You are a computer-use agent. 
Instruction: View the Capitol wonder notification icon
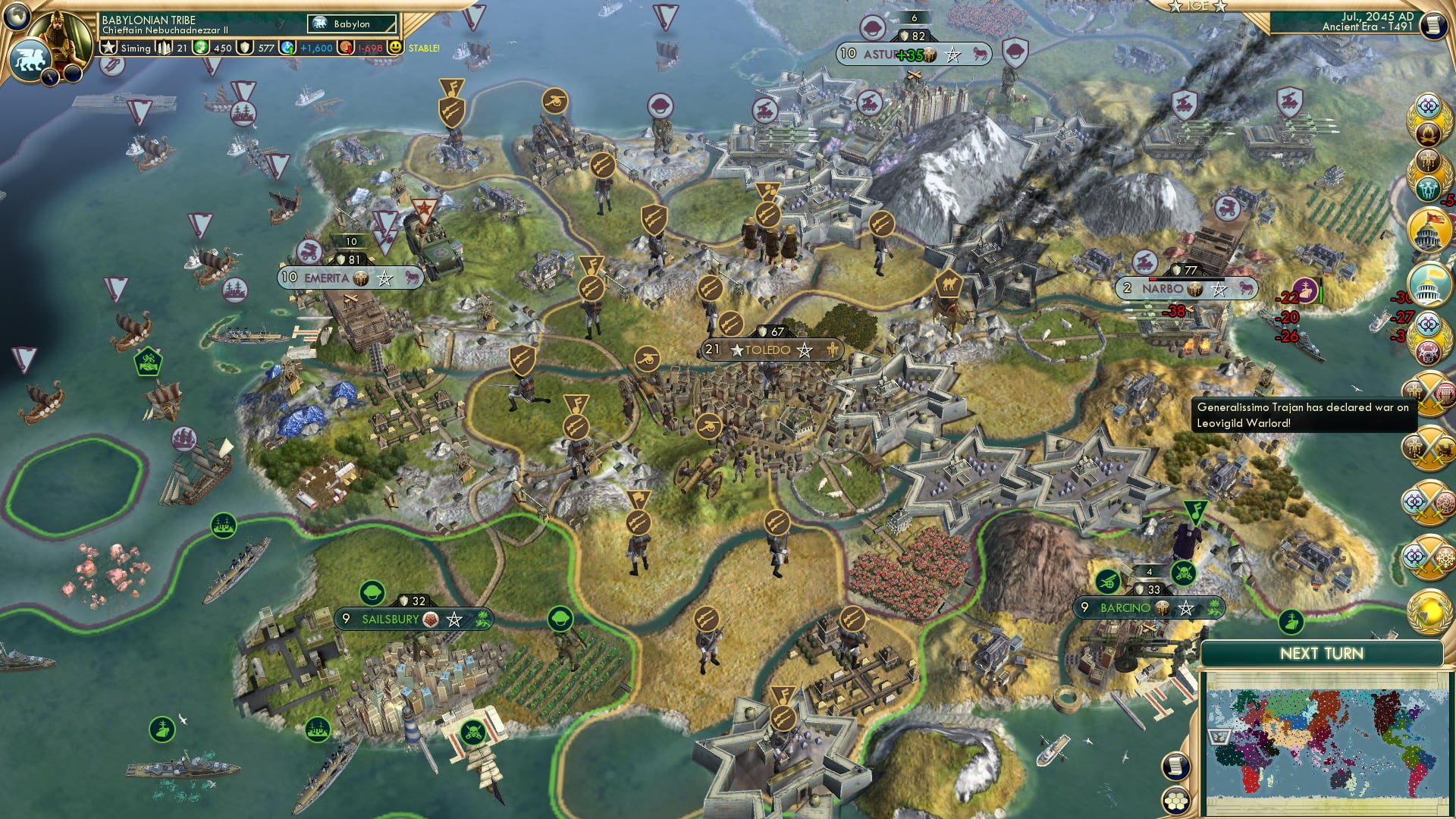[1429, 229]
